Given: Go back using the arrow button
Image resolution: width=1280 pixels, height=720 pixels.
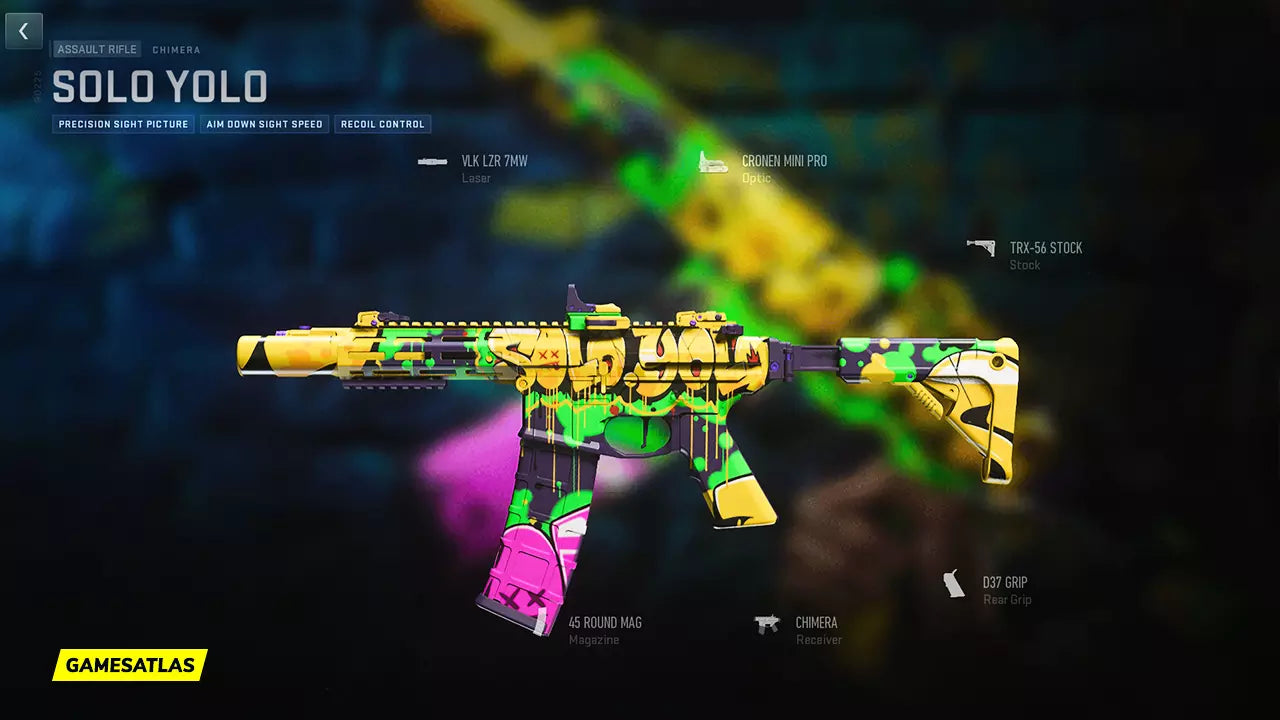Looking at the screenshot, I should 24,31.
